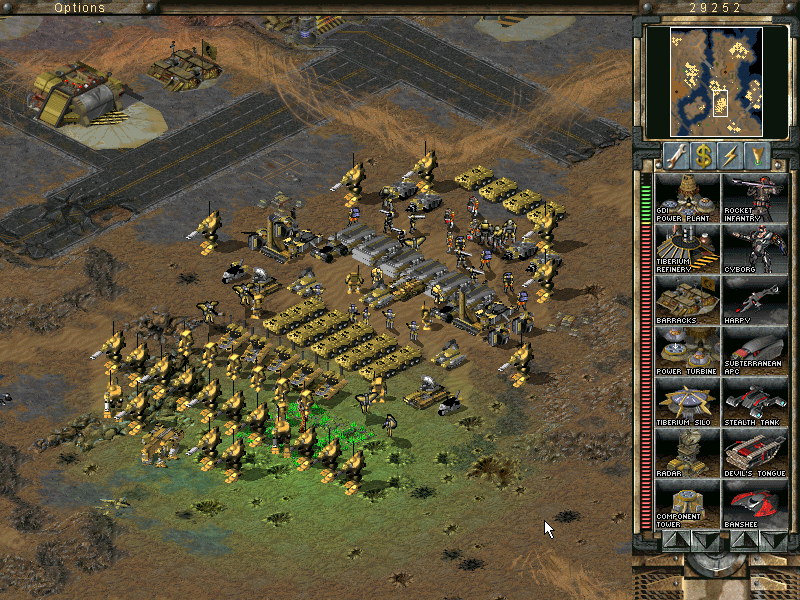Order a Banshee aircraft
The image size is (800, 600).
tap(754, 503)
